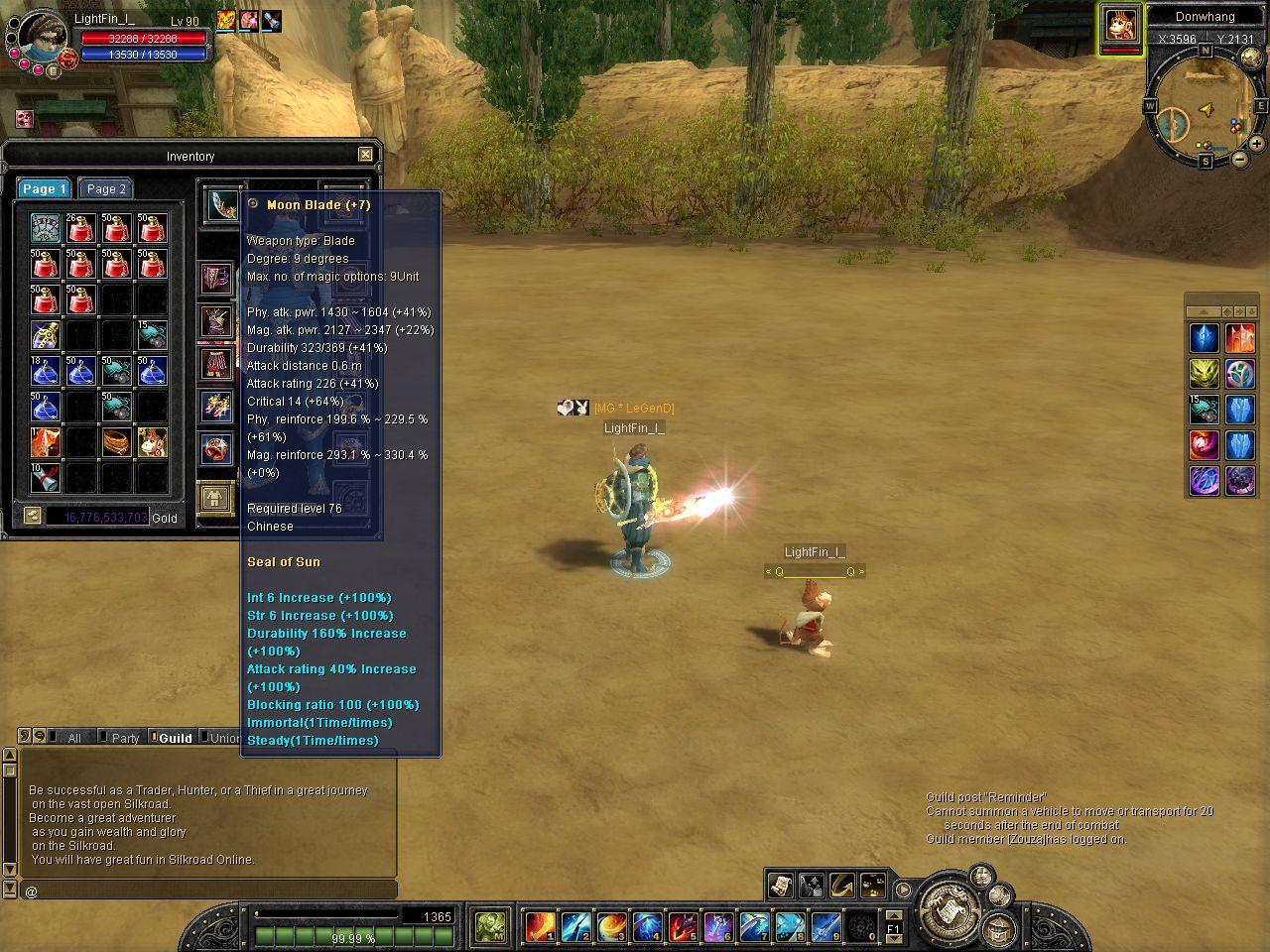
Task: Close the Inventory window
Action: coord(365,154)
